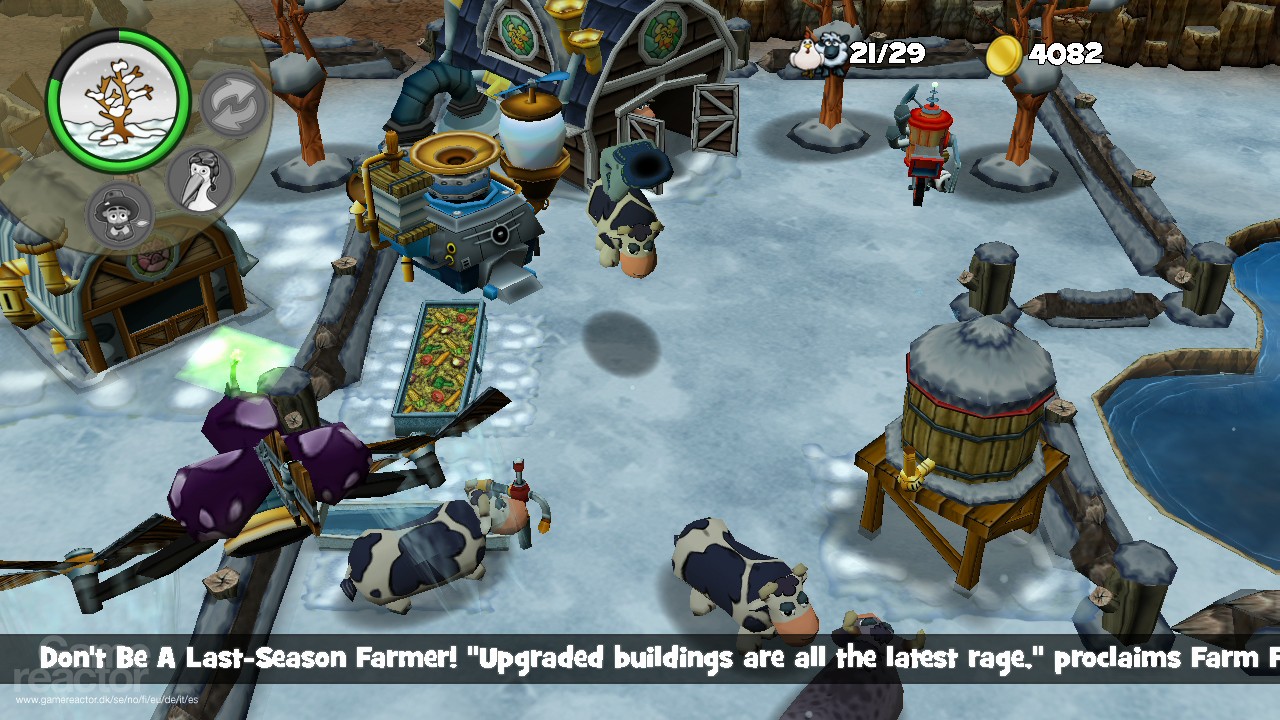
Task: Choose the farmer with hat portrait icon
Action: coord(121,214)
